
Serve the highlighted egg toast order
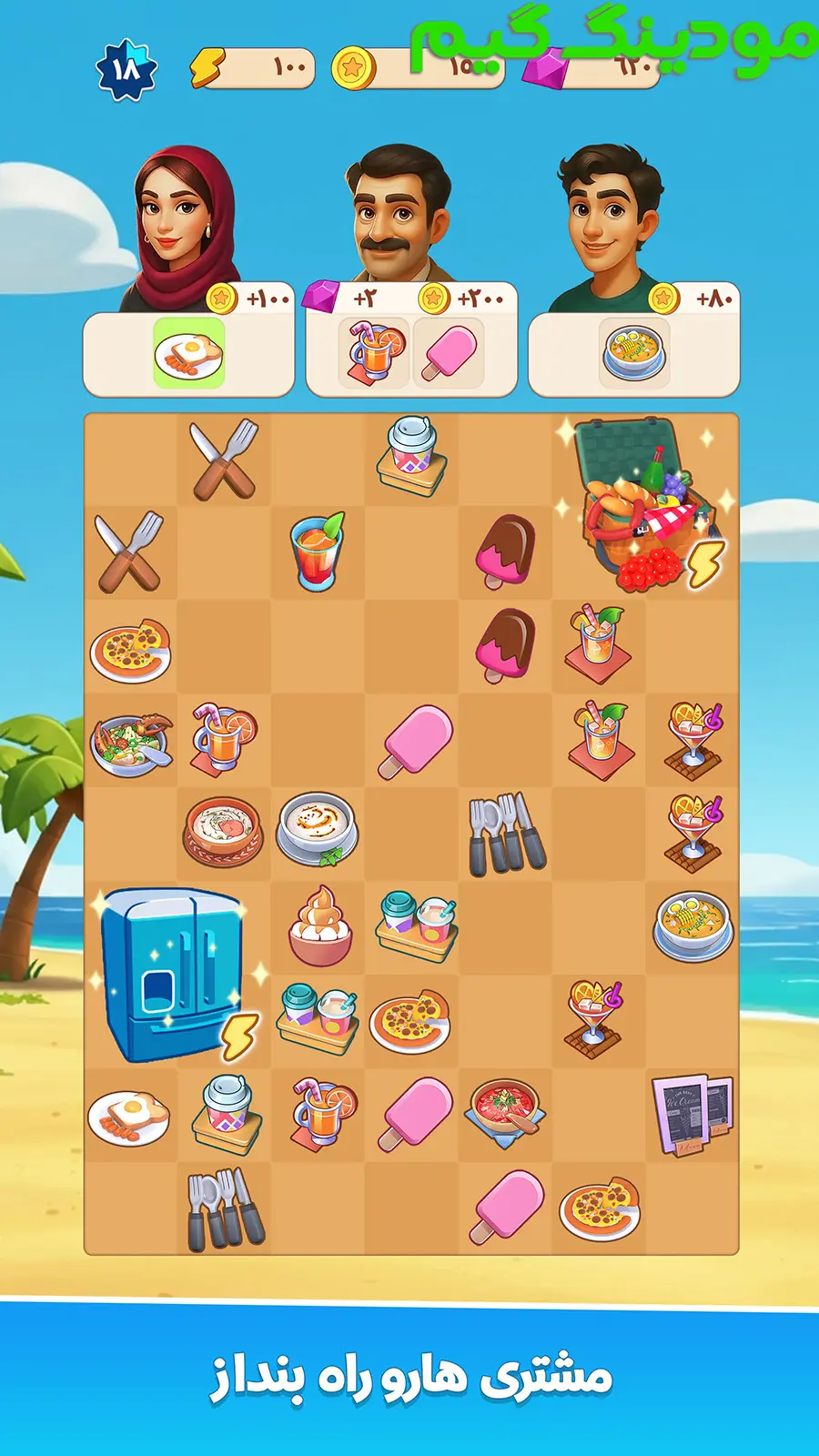[x=188, y=353]
